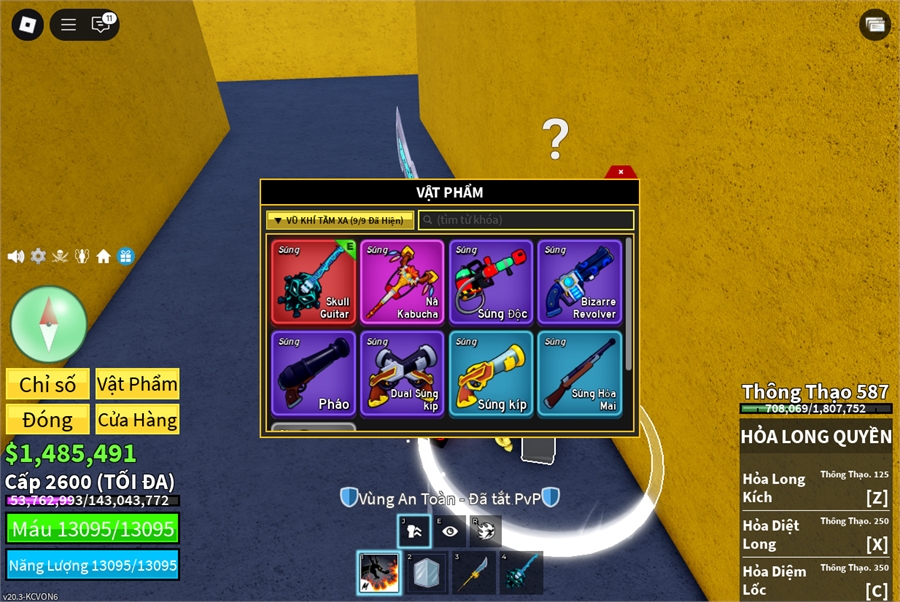
Task: Open the Chỉ số stats menu
Action: (48, 384)
